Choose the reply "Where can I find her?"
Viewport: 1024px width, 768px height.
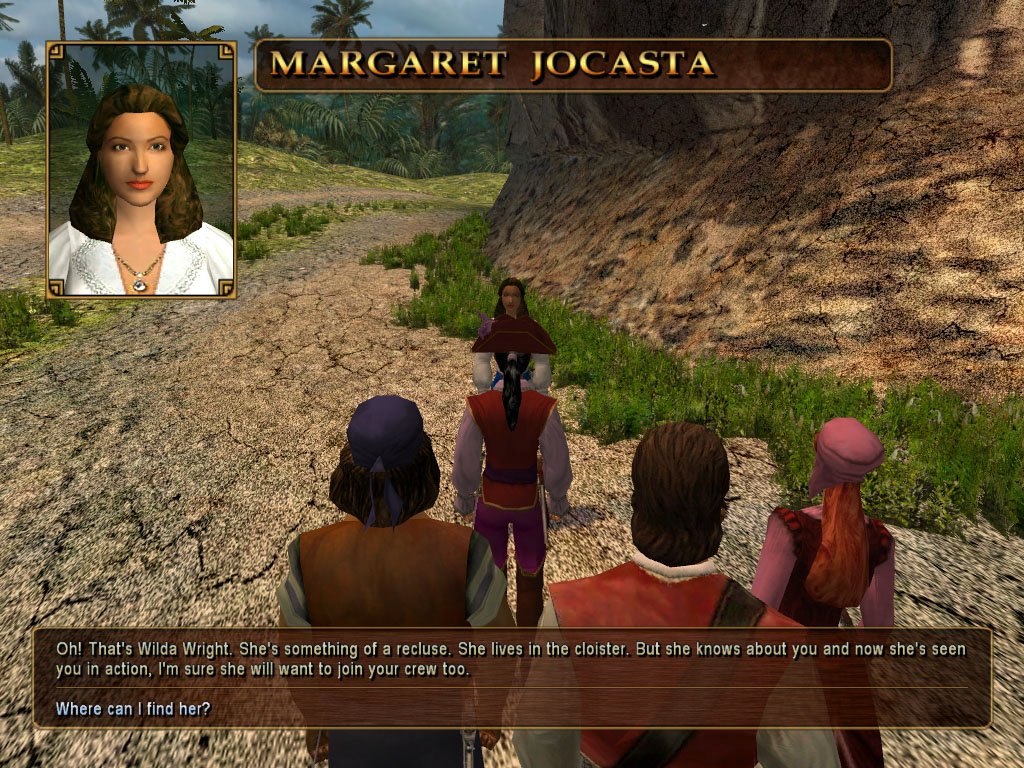coord(133,709)
